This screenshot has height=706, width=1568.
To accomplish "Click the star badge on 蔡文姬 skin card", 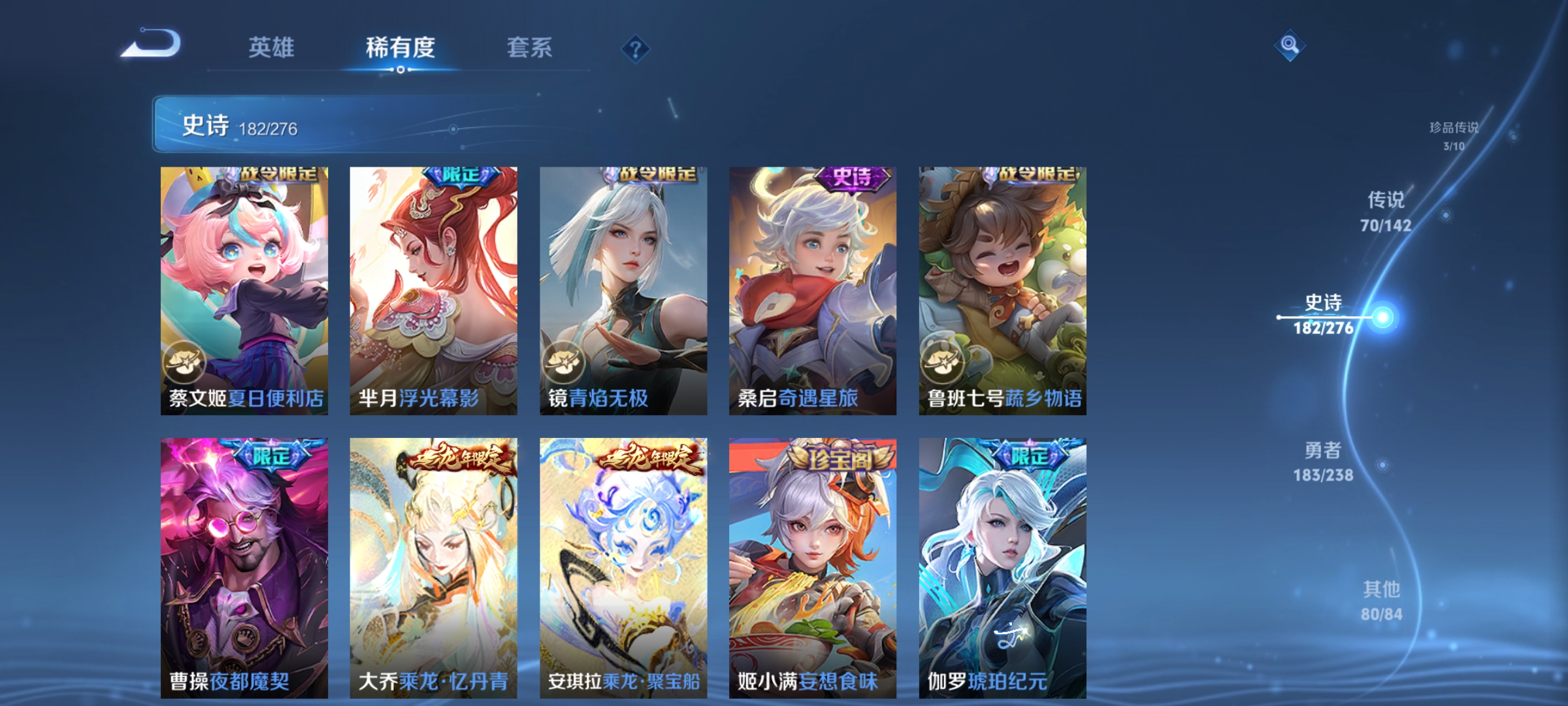I will coord(185,362).
